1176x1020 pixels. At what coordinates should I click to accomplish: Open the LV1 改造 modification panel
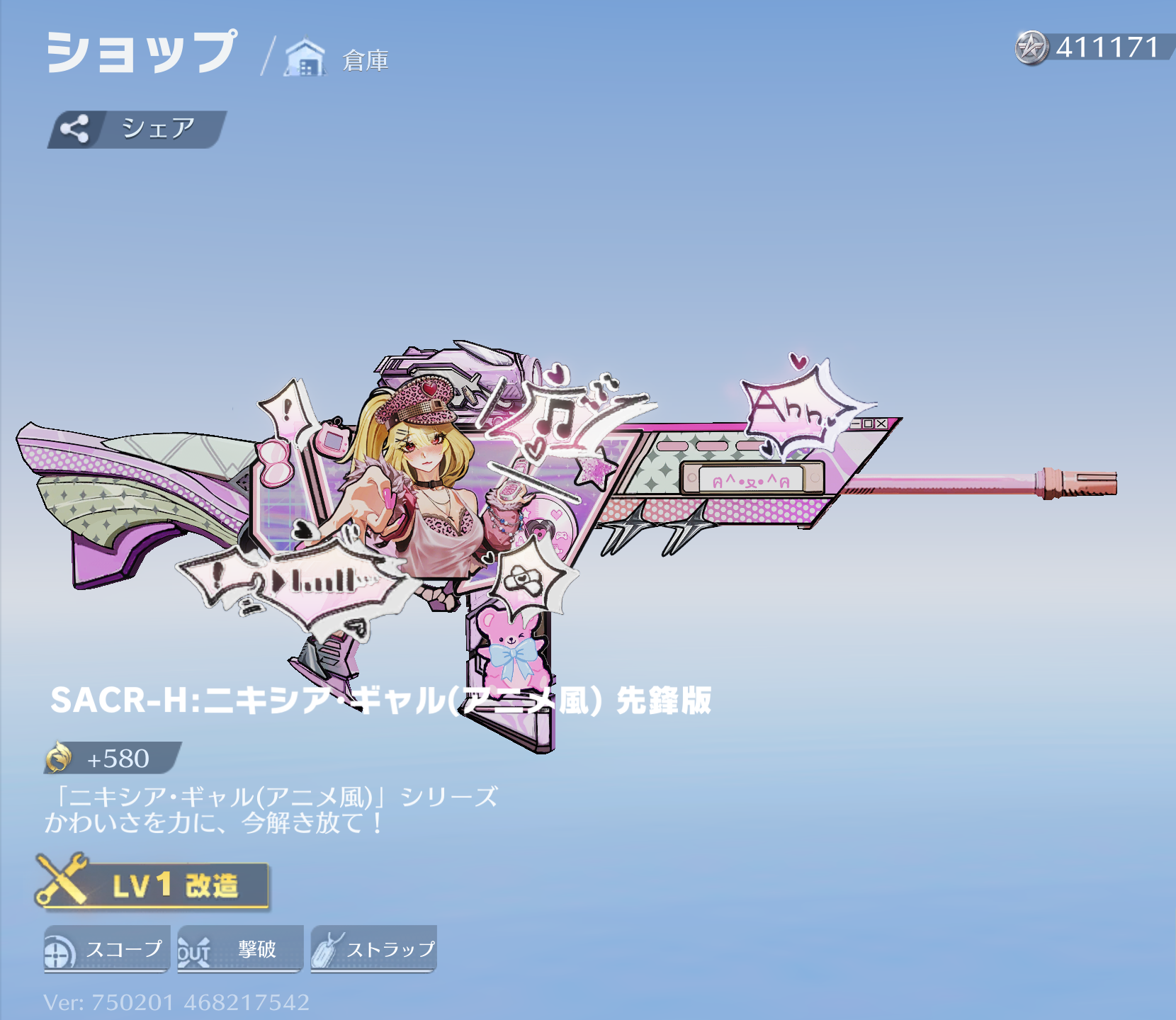tap(153, 884)
